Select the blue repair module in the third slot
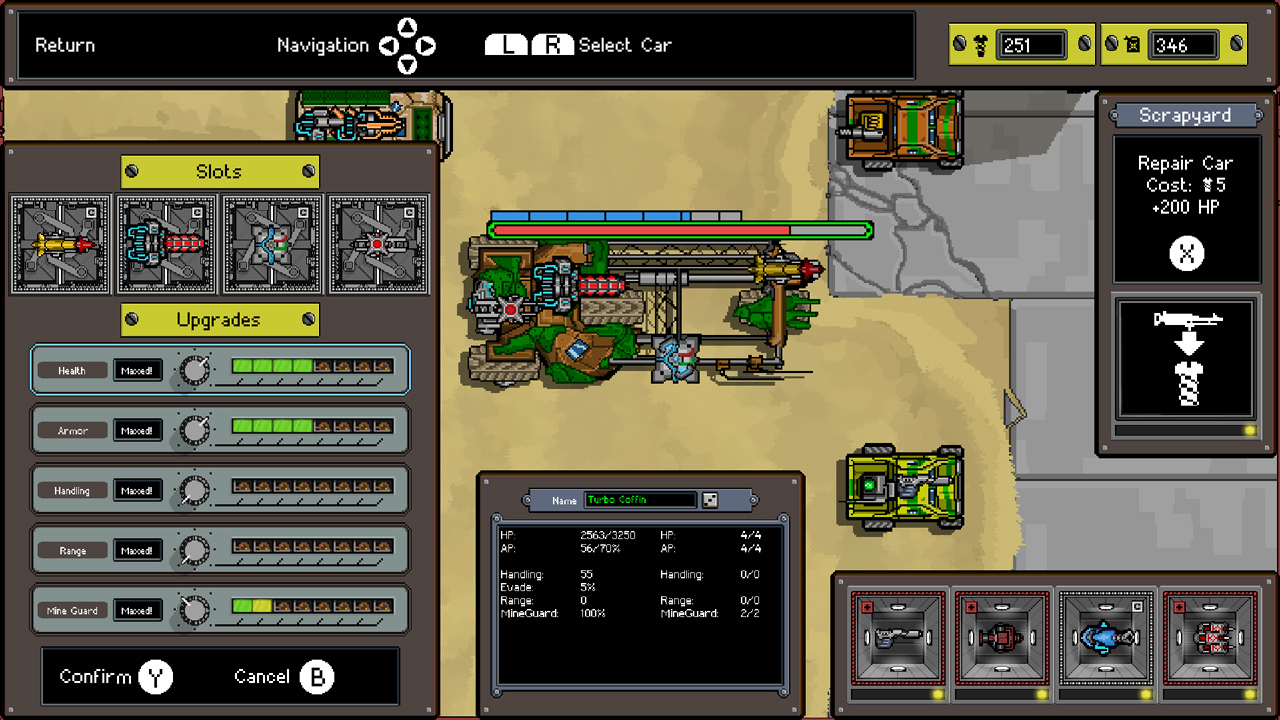The image size is (1280, 720). pos(272,243)
